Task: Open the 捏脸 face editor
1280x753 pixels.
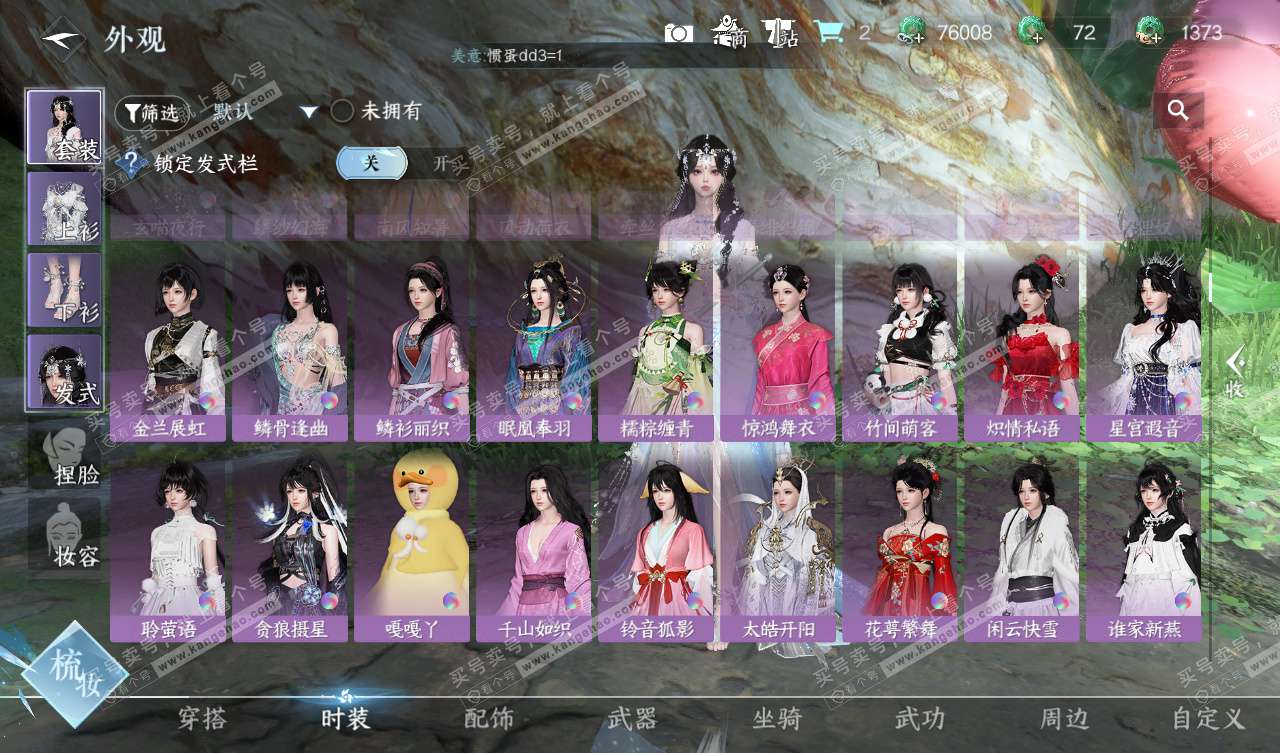Action: click(x=64, y=455)
